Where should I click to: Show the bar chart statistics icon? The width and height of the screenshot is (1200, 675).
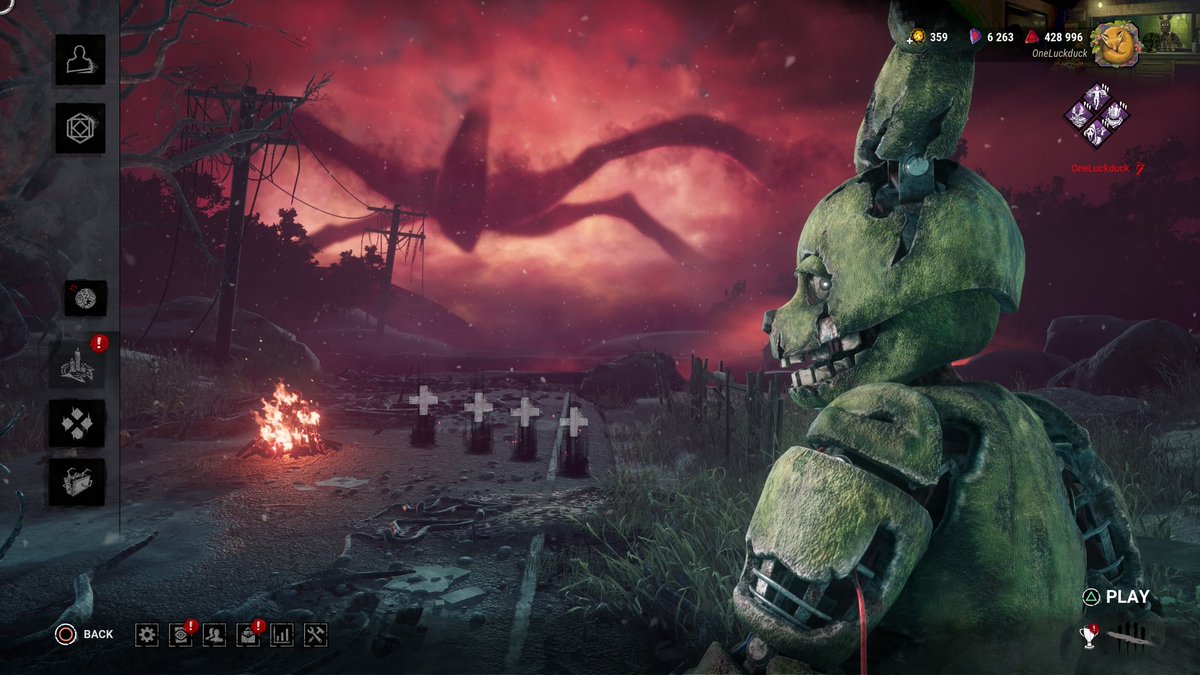click(282, 634)
